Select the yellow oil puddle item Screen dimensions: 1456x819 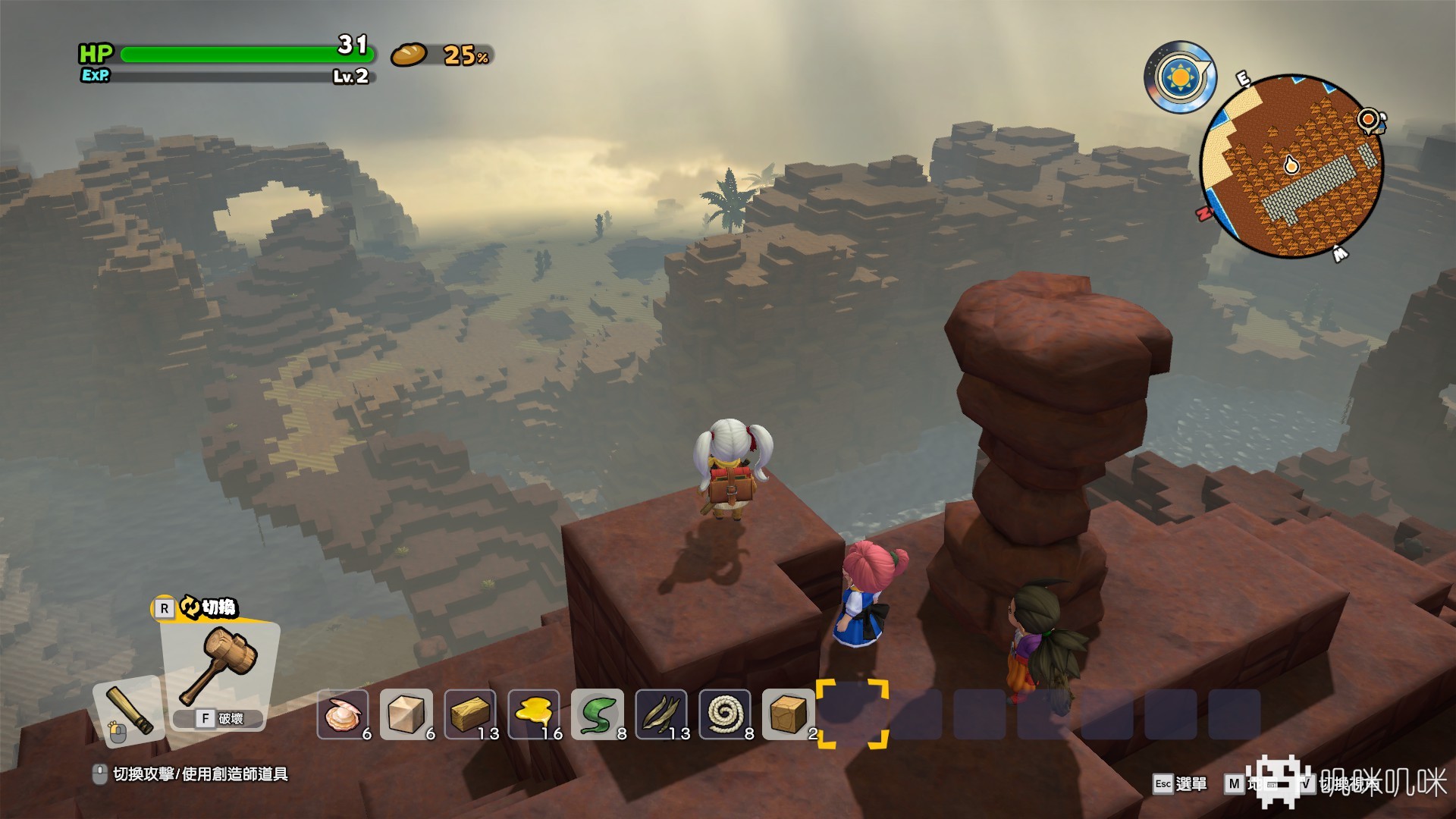coord(534,714)
